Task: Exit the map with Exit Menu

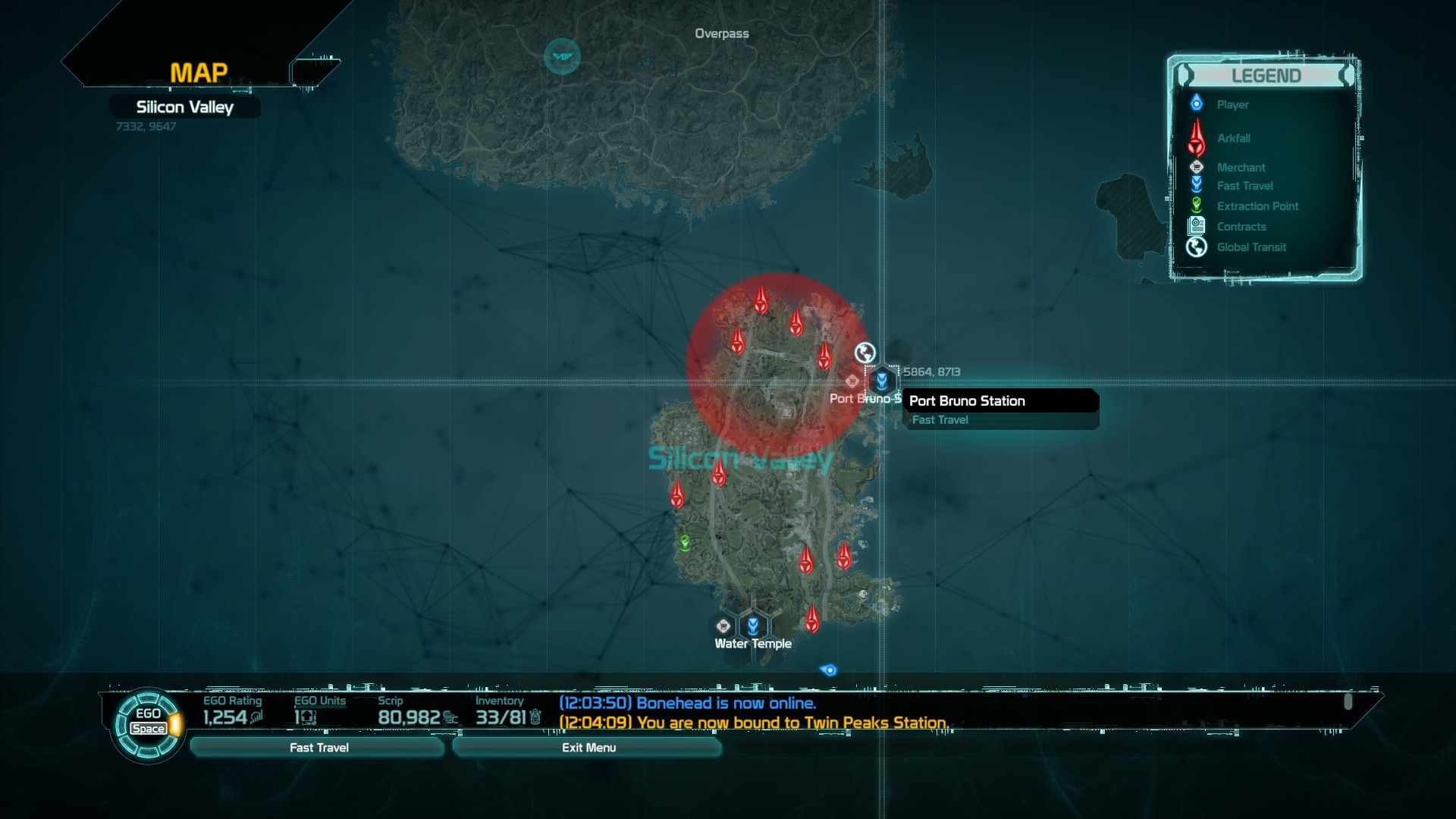Action: click(588, 748)
